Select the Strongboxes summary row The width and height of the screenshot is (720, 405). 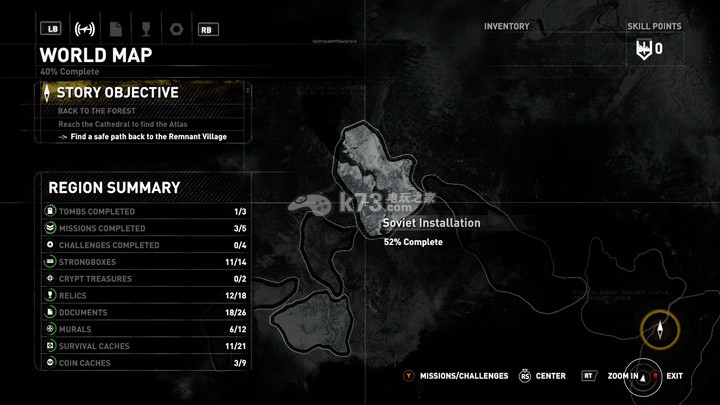145,262
